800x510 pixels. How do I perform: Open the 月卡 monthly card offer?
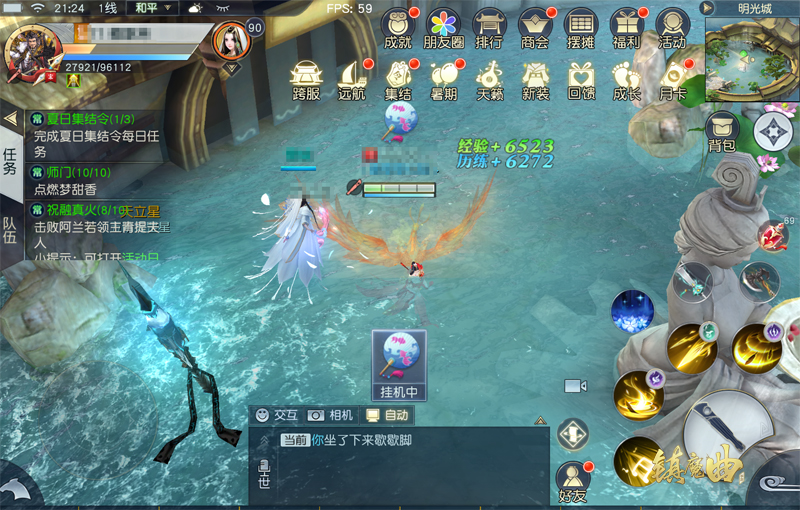click(x=672, y=80)
